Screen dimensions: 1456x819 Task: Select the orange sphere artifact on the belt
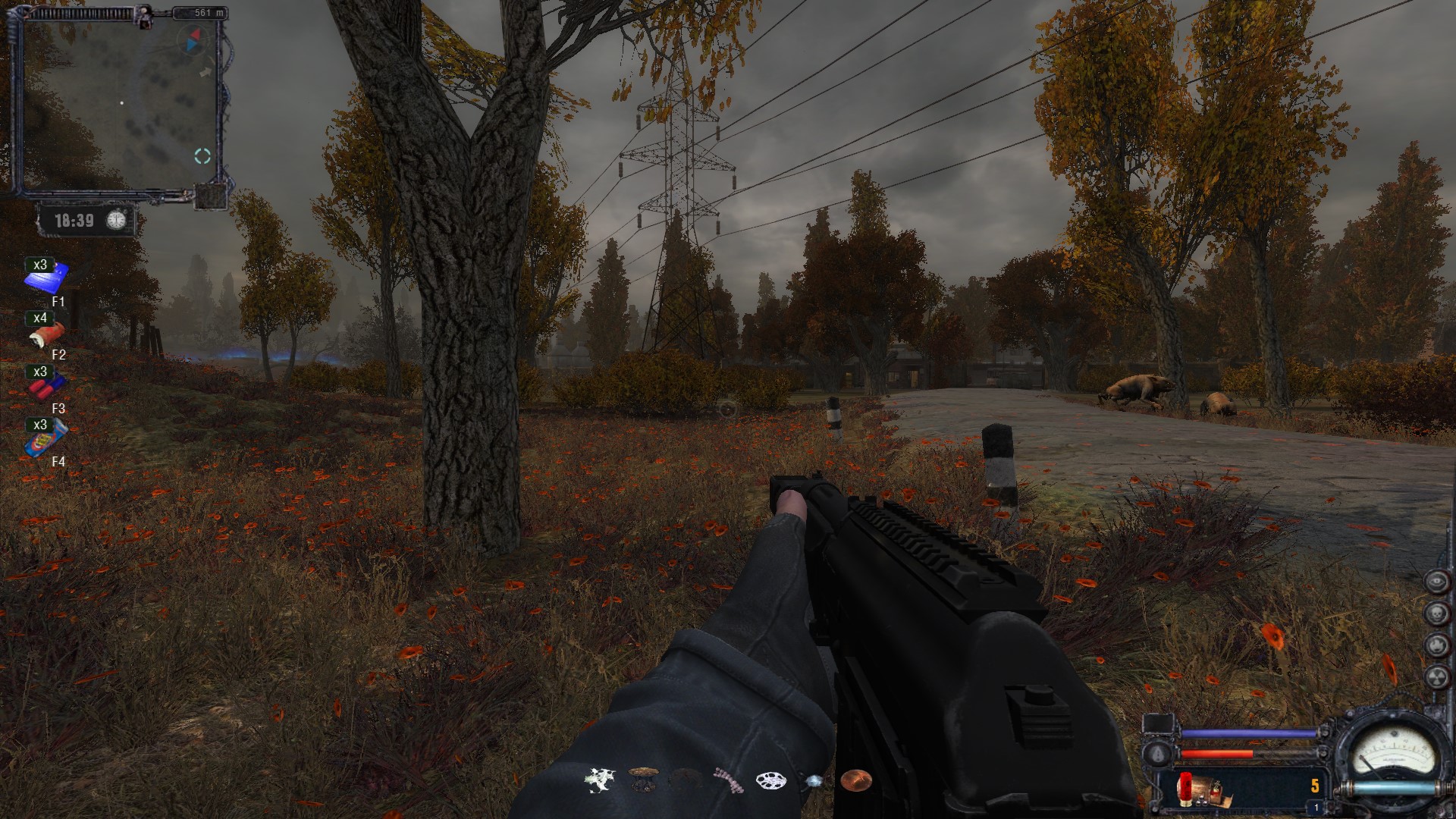[x=855, y=780]
